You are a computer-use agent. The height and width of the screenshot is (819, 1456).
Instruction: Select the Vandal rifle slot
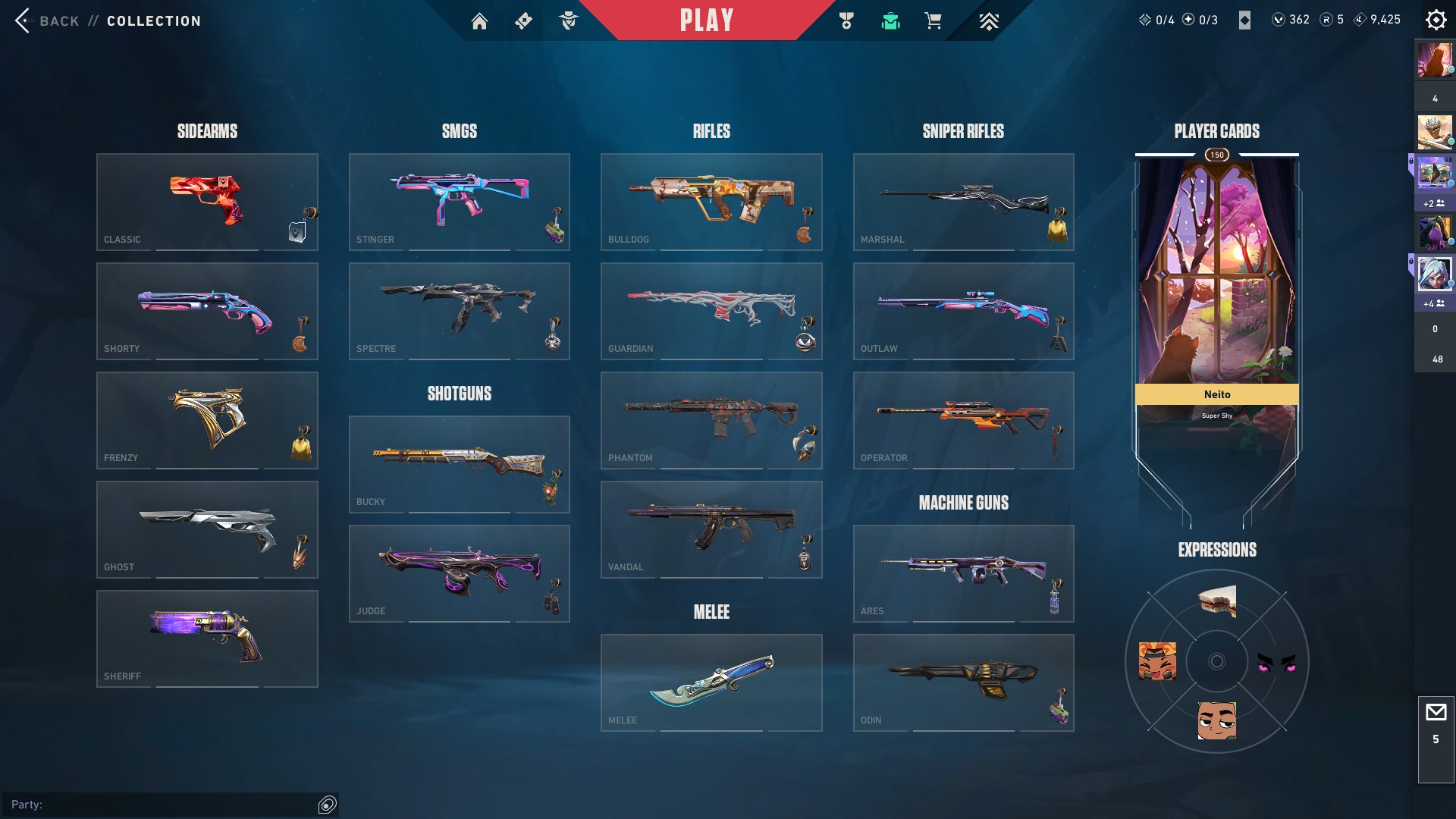point(711,529)
